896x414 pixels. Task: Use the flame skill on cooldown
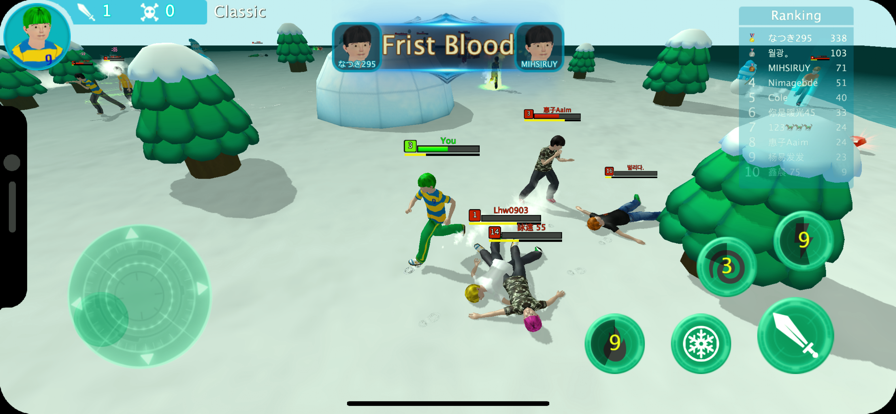pos(614,343)
